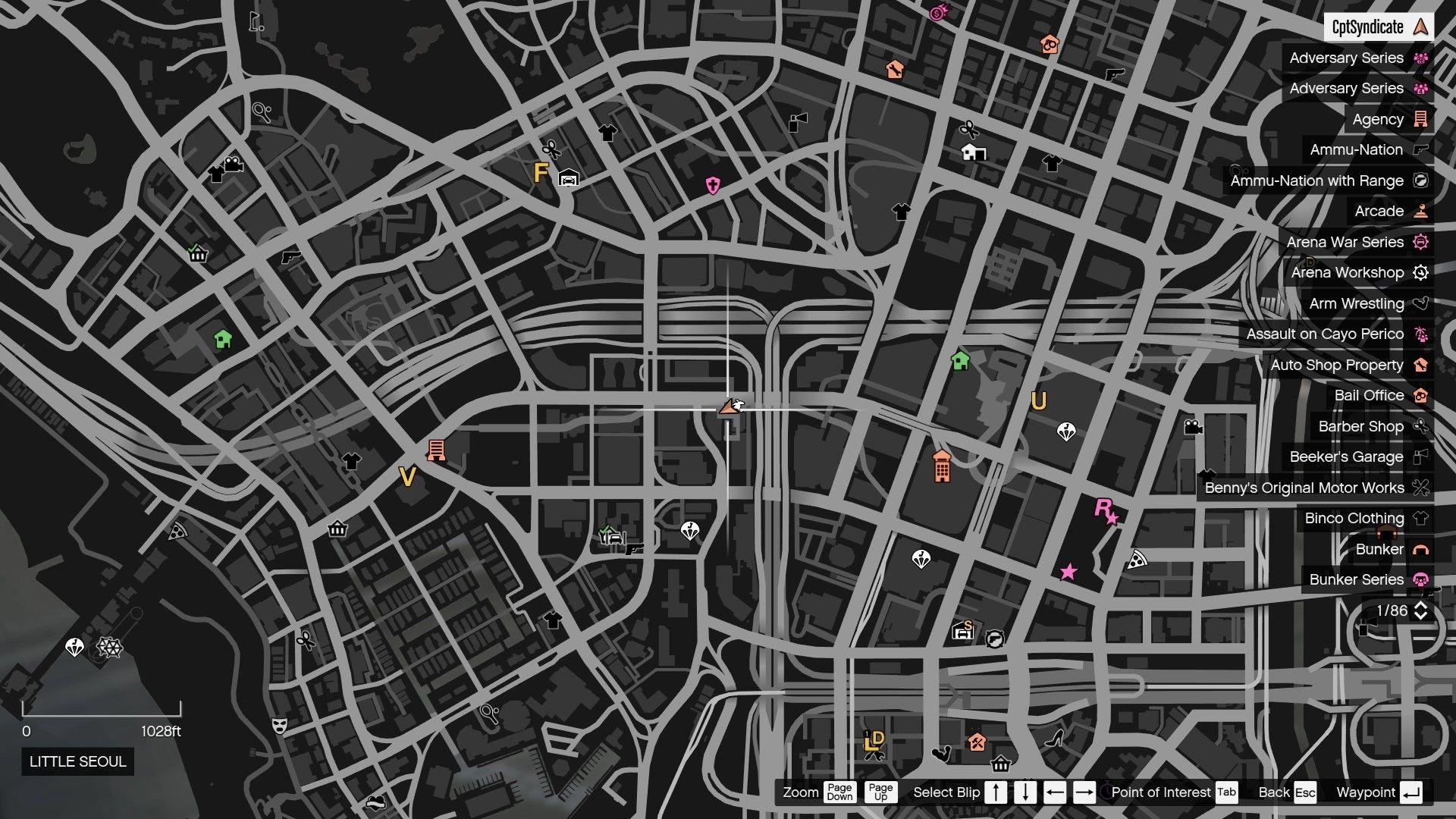The height and width of the screenshot is (819, 1456).
Task: Click the orange letter U property blip
Action: pyautogui.click(x=1038, y=401)
